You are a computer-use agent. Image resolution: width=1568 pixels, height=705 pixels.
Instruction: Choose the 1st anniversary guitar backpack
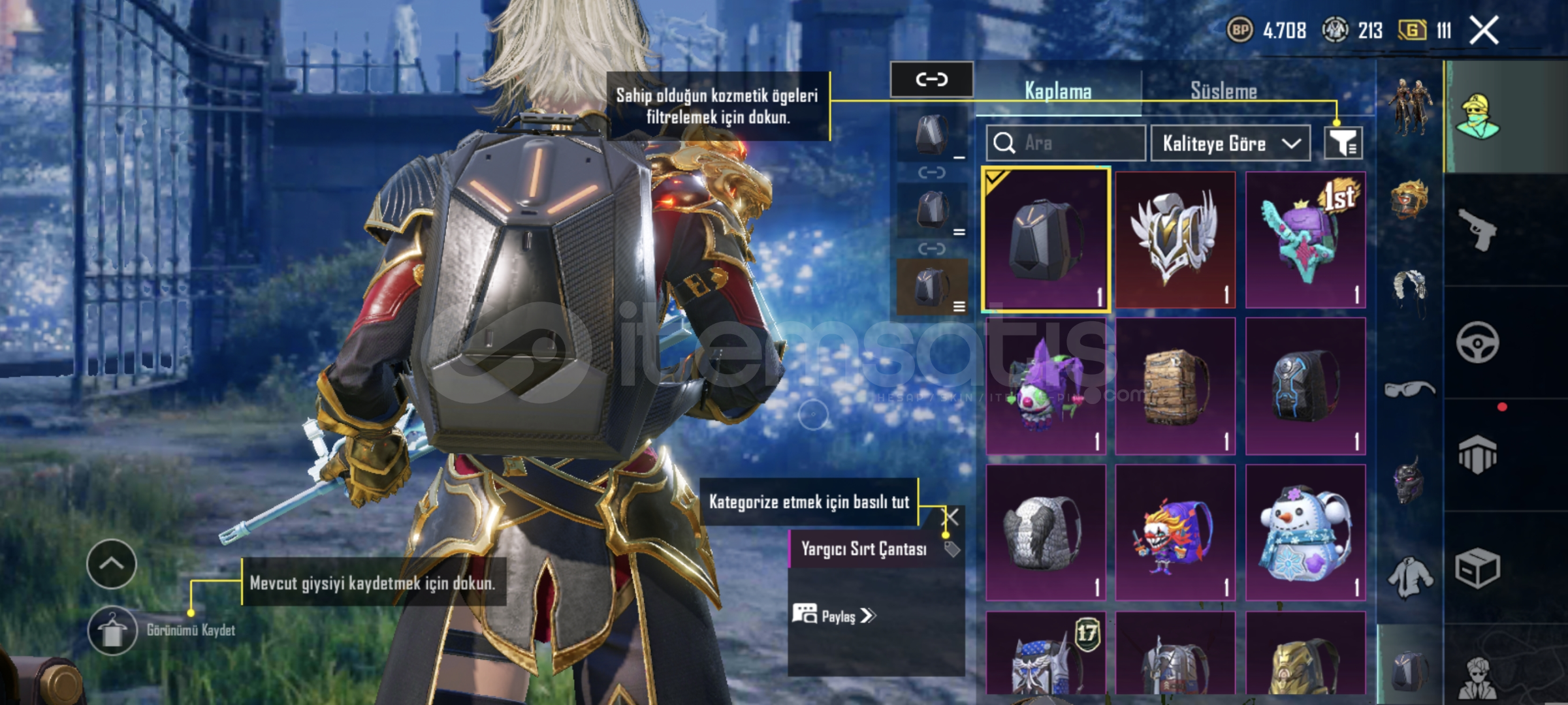1305,240
